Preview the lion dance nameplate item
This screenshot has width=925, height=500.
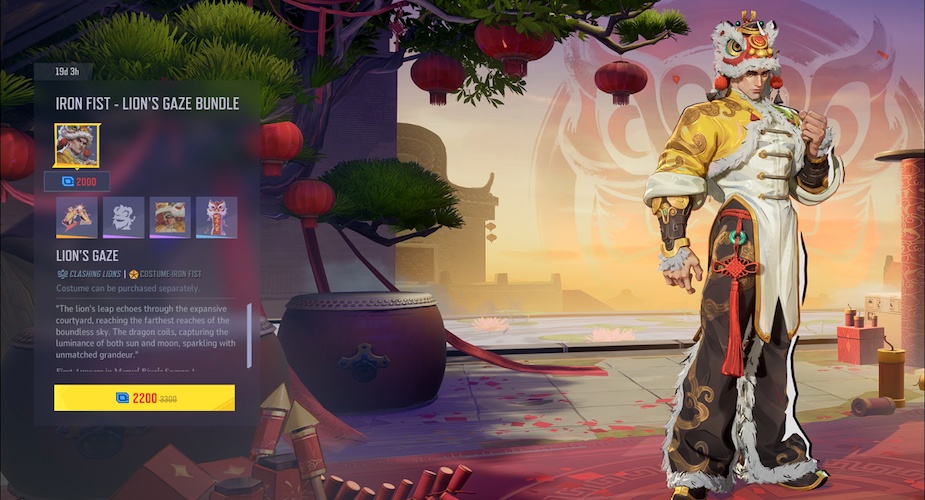[x=170, y=217]
